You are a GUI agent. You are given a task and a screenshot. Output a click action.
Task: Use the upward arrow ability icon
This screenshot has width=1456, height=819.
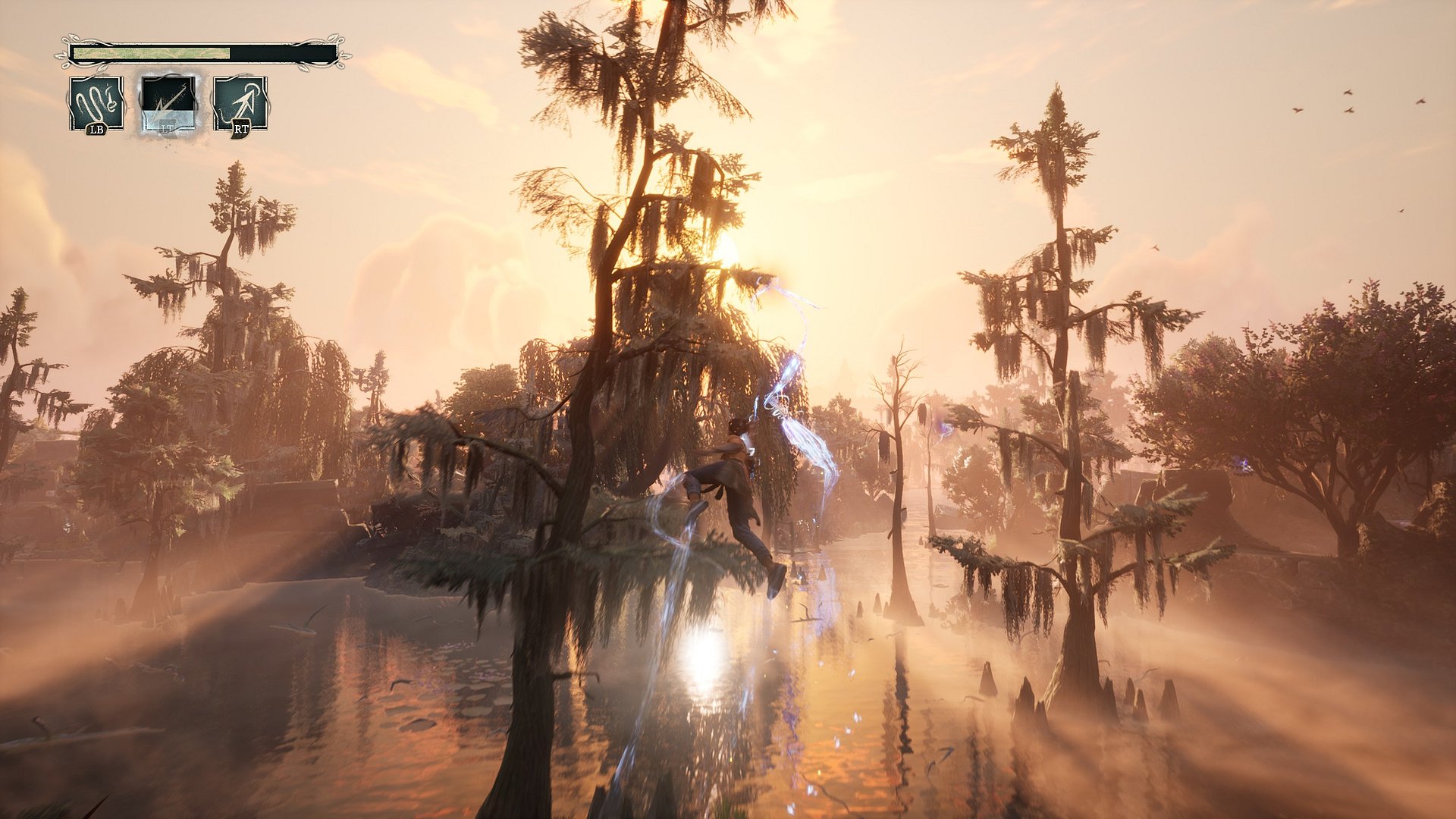coord(240,103)
